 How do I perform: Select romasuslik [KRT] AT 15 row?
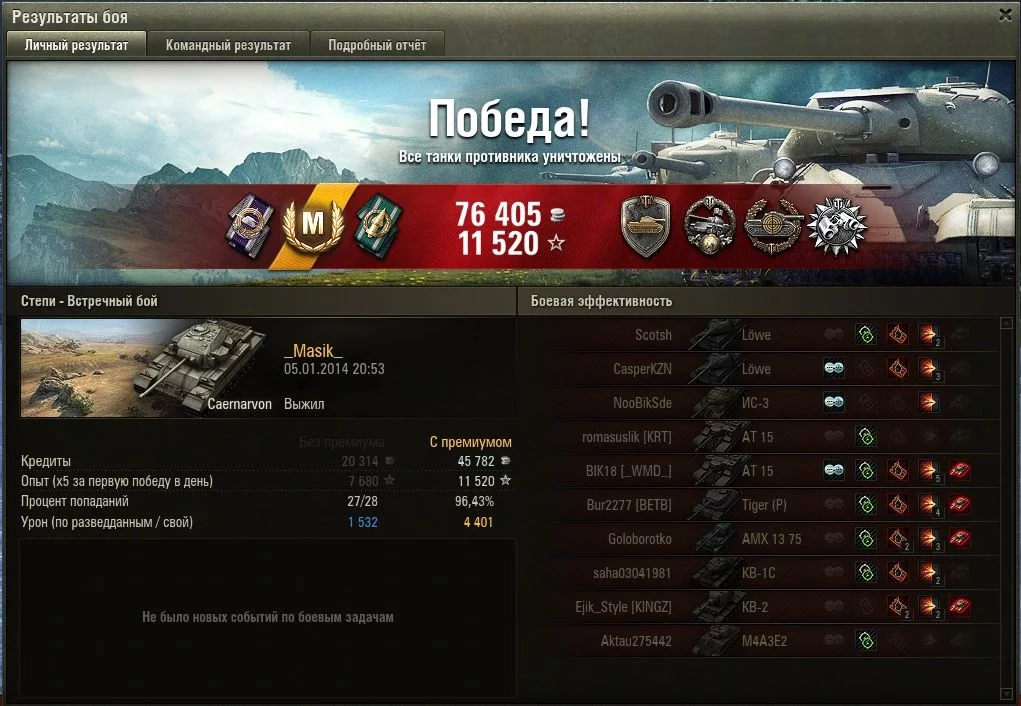pos(760,437)
